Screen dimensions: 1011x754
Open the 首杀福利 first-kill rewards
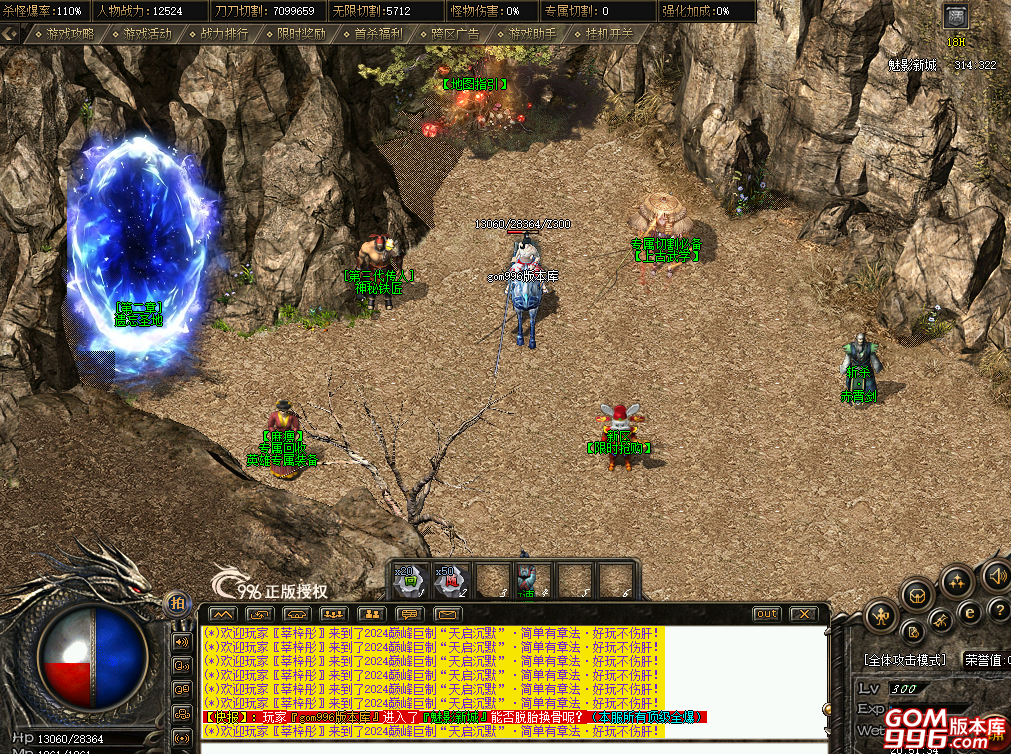pyautogui.click(x=378, y=33)
